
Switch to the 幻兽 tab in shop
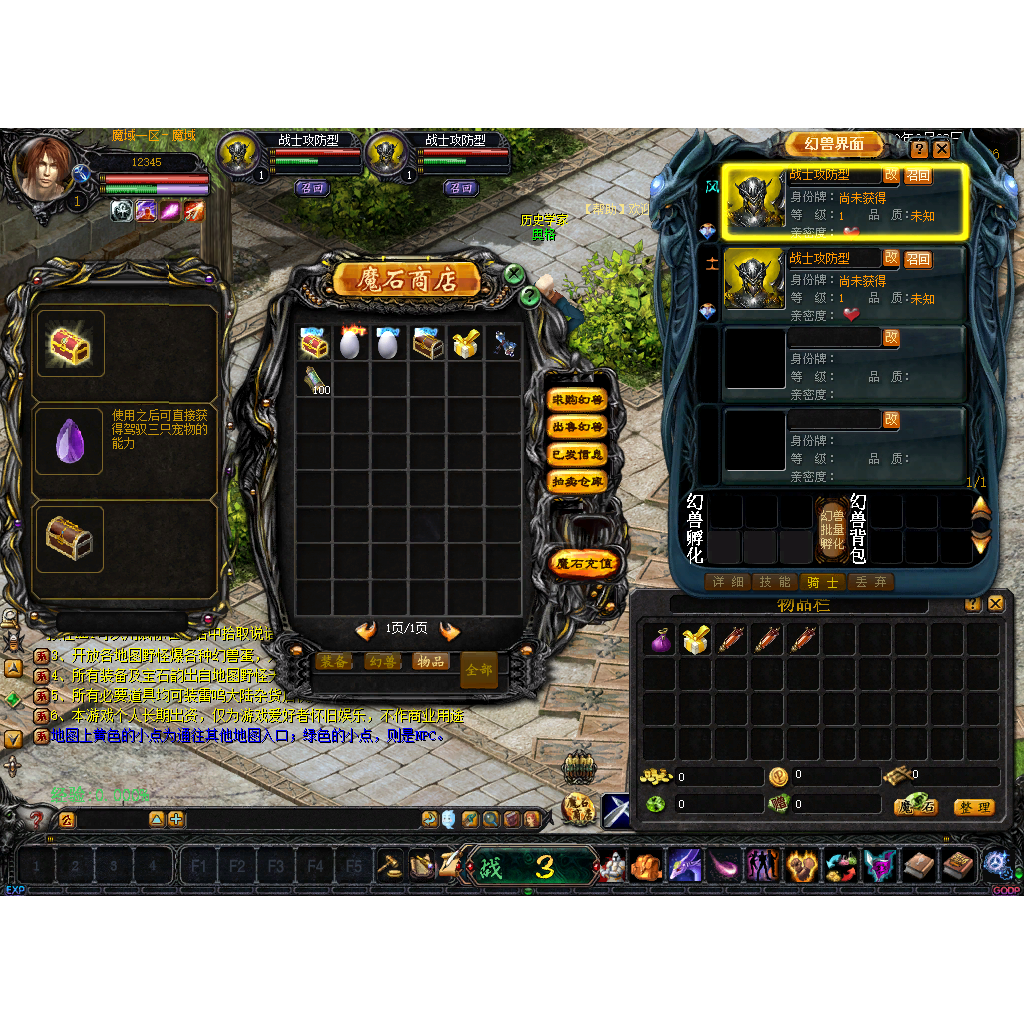[381, 661]
